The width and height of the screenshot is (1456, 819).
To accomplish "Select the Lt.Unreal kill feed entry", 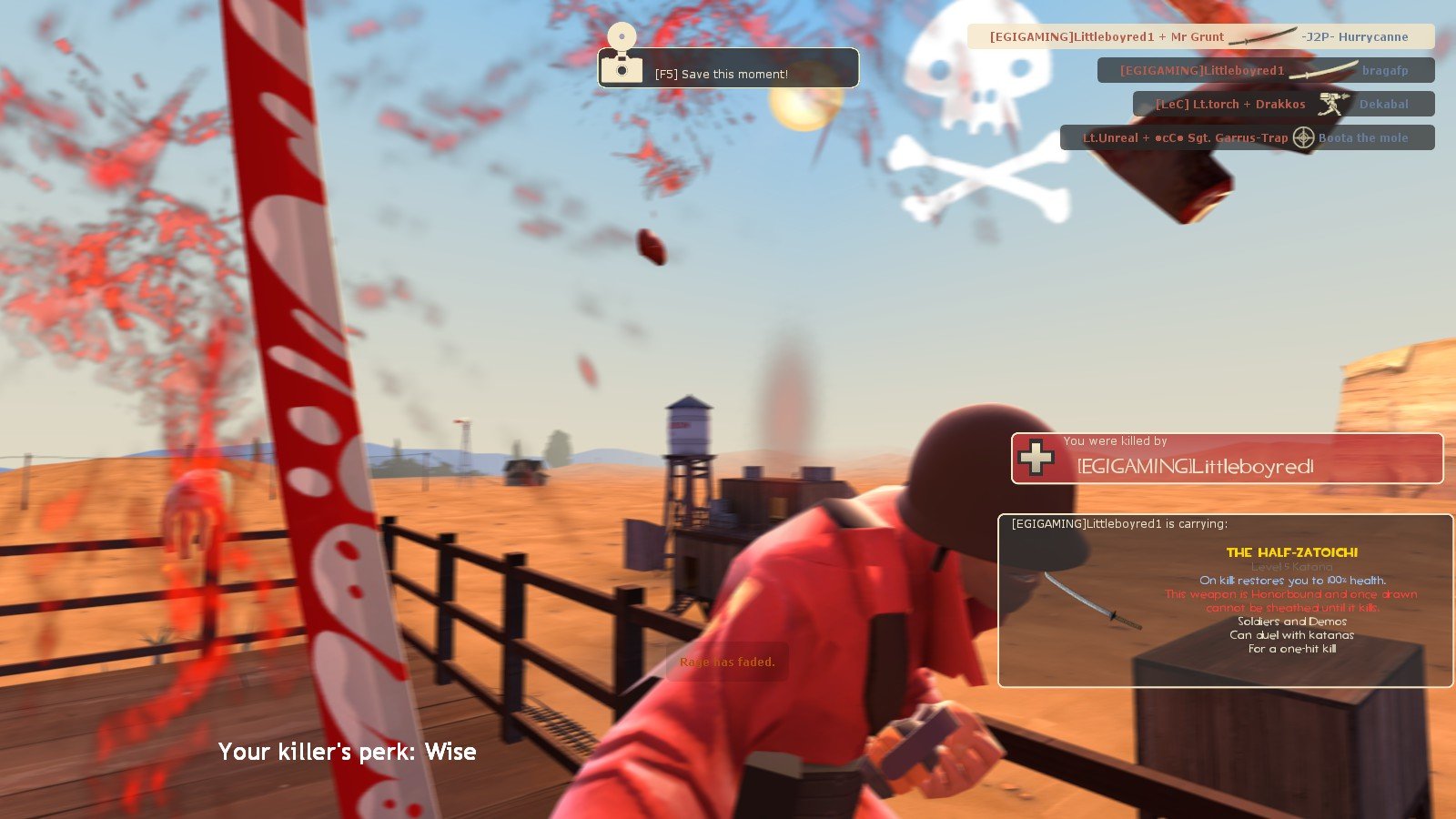I will (1247, 137).
